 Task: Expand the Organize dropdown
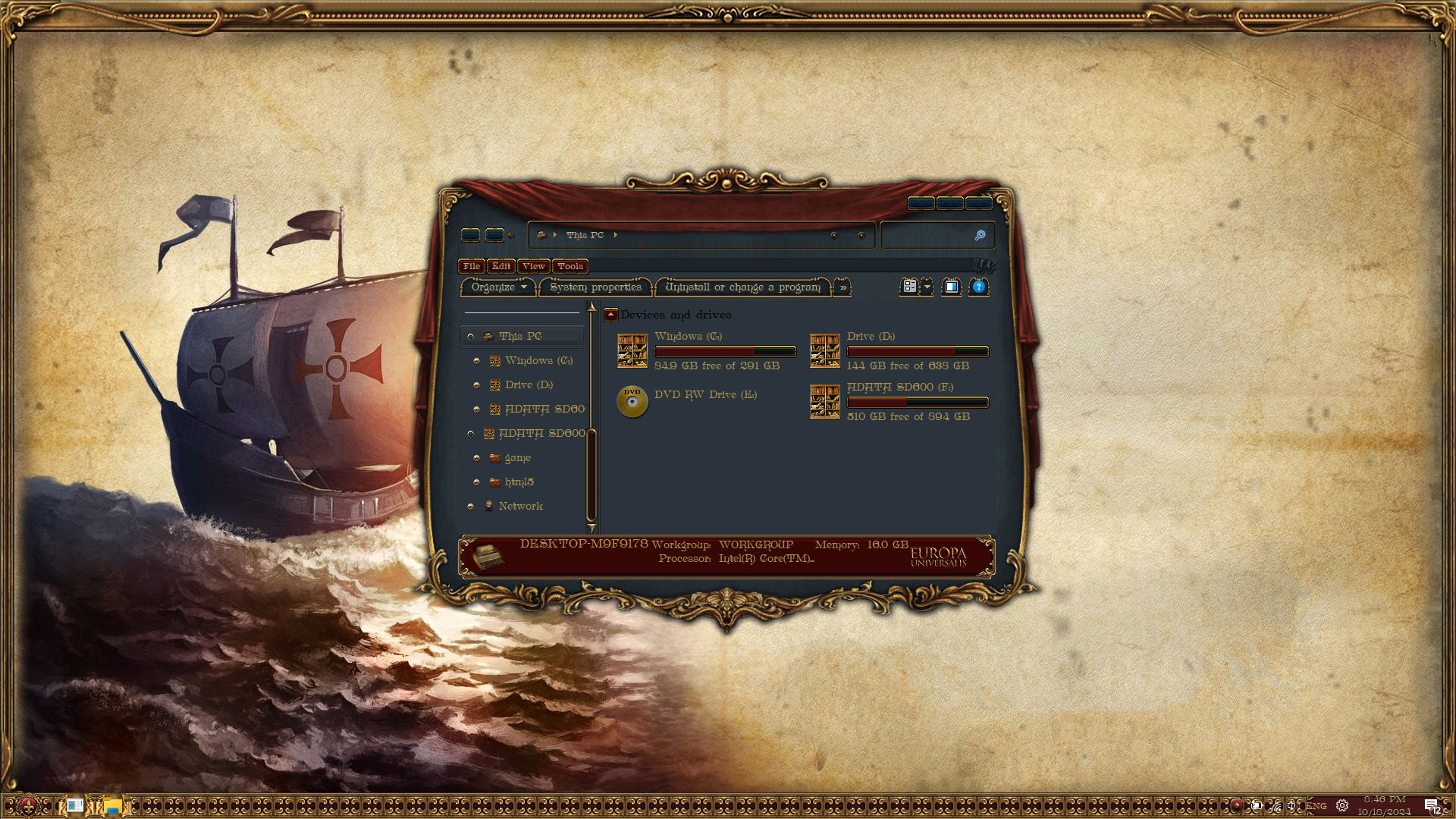pyautogui.click(x=498, y=287)
